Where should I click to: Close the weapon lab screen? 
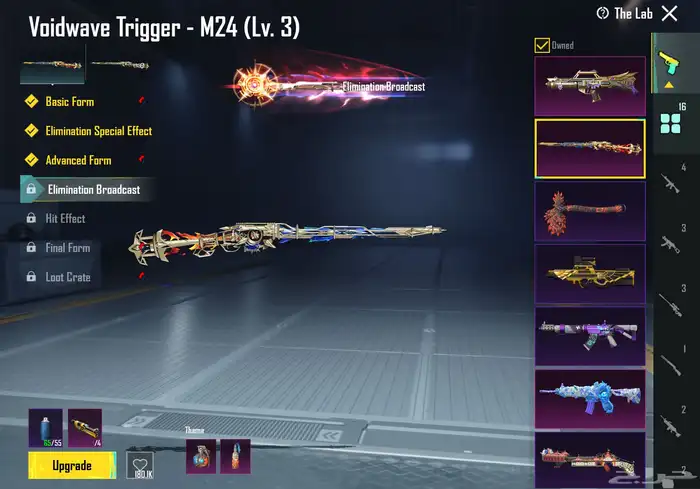(x=669, y=14)
